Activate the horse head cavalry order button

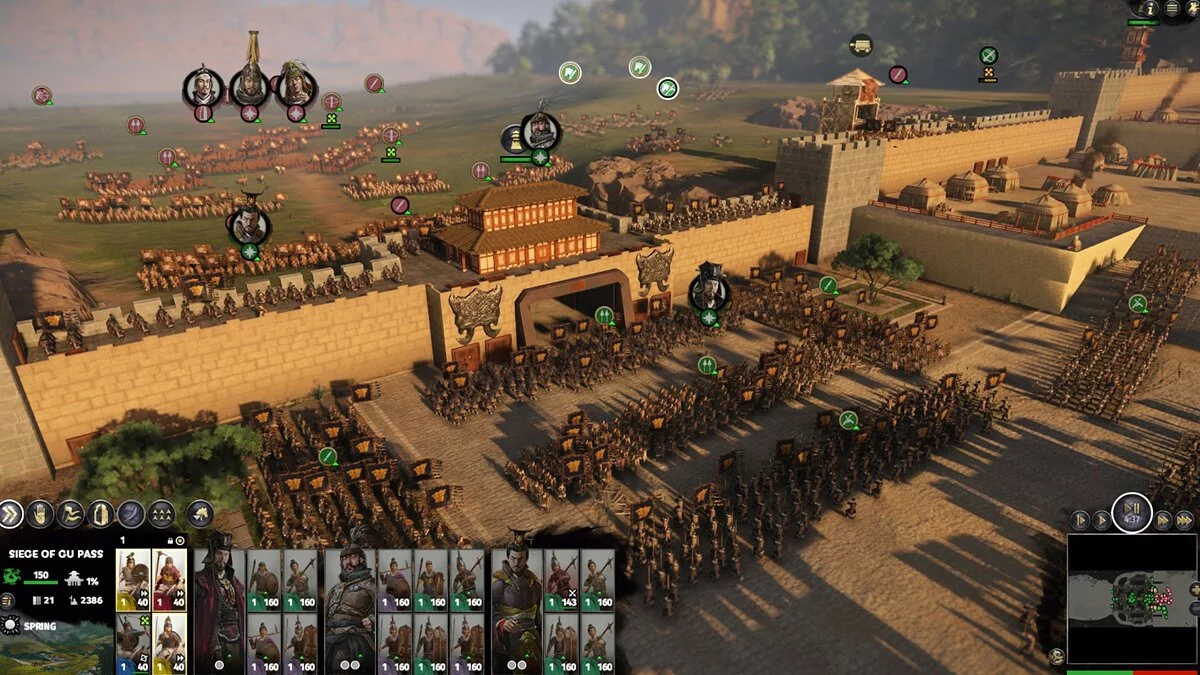coord(200,514)
